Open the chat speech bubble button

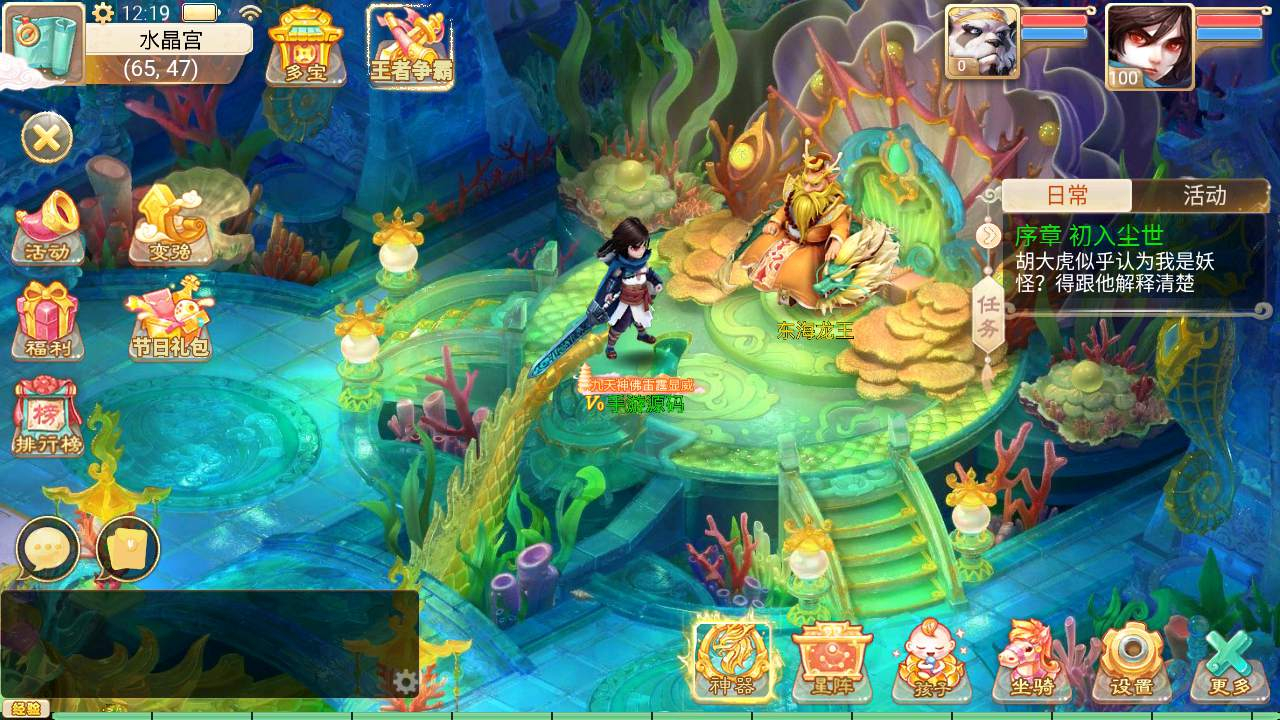47,549
